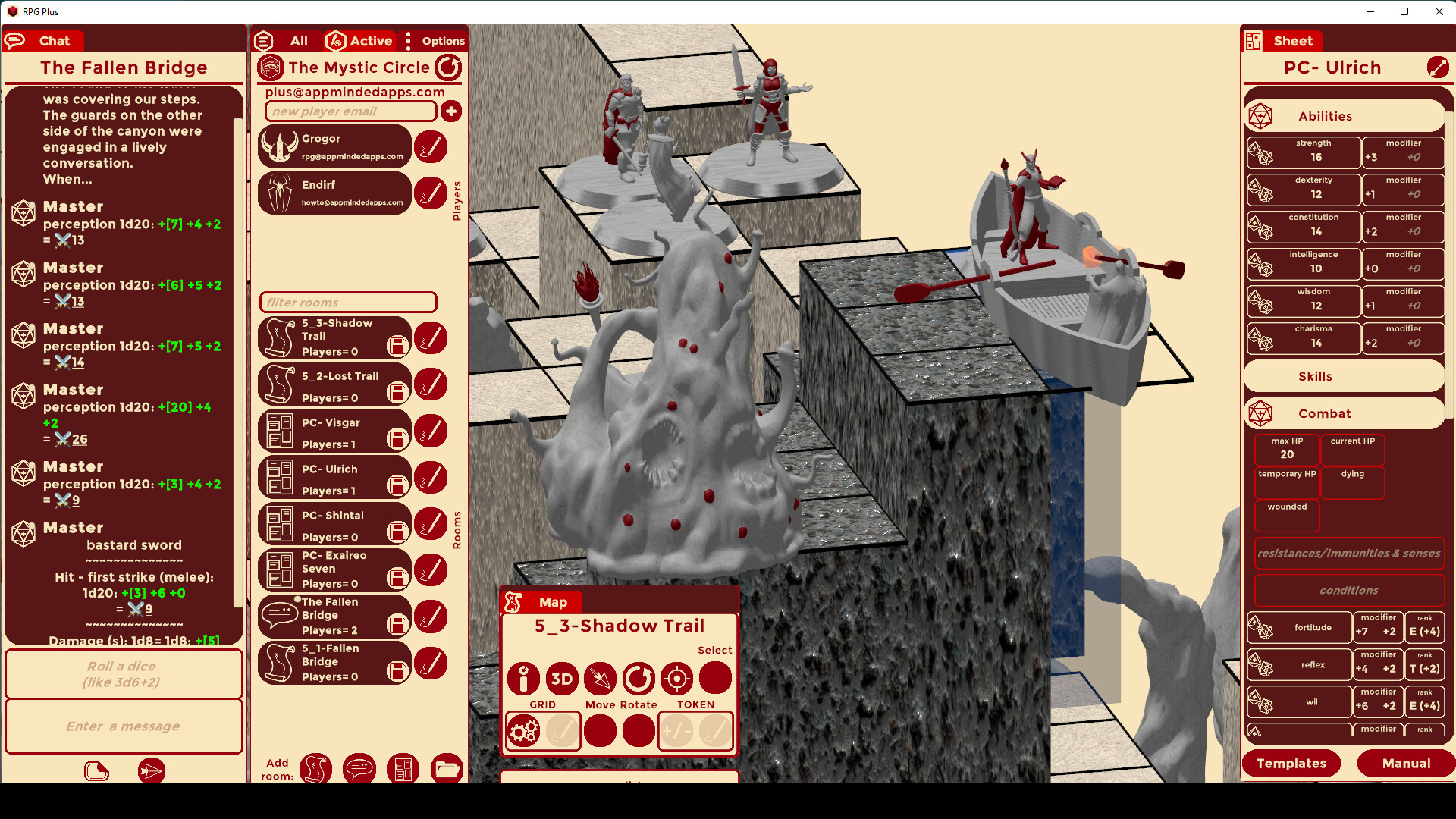Open the map info icon

[523, 679]
